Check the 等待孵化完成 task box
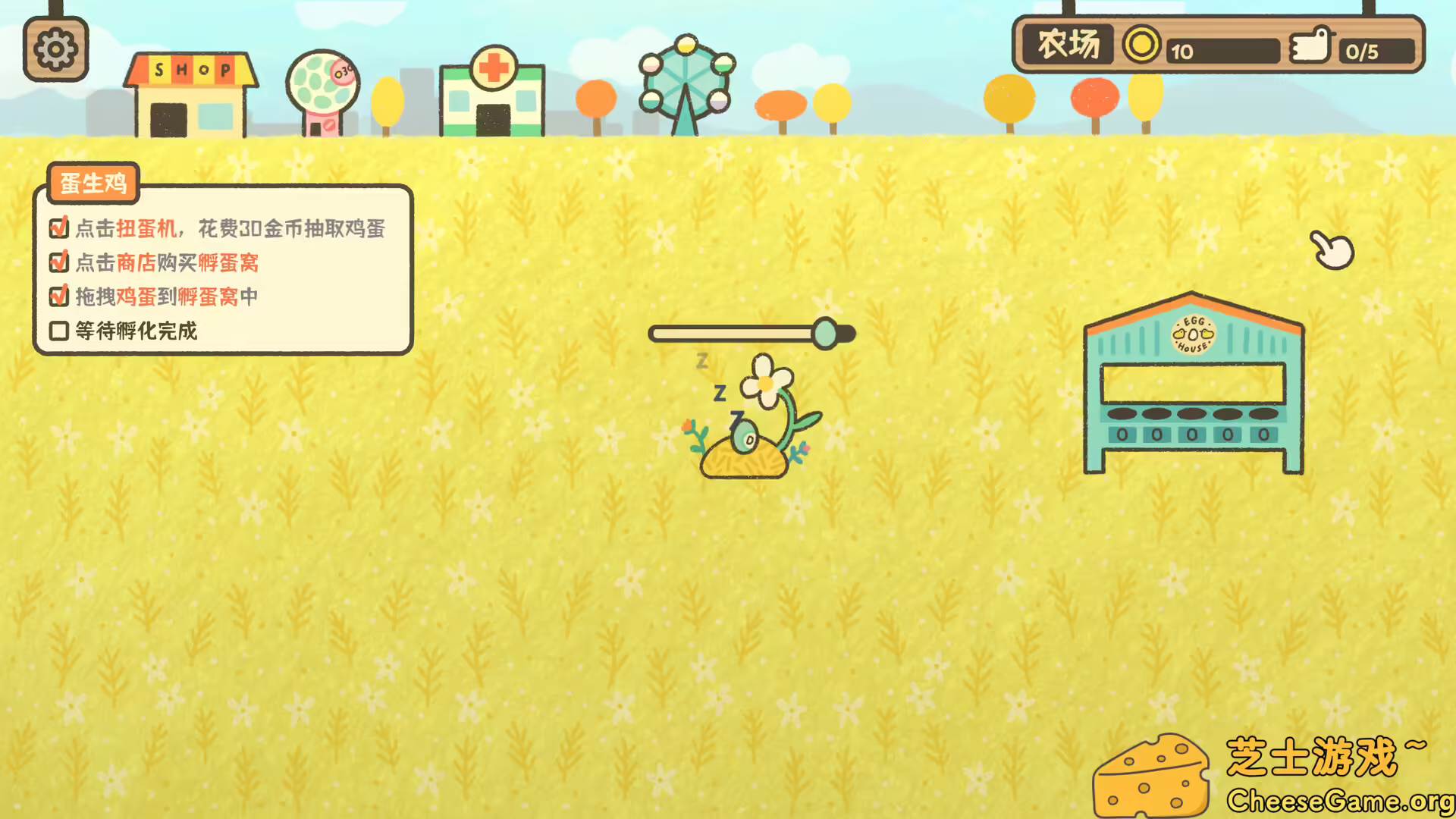Screen dimensions: 1456x819 tap(58, 331)
